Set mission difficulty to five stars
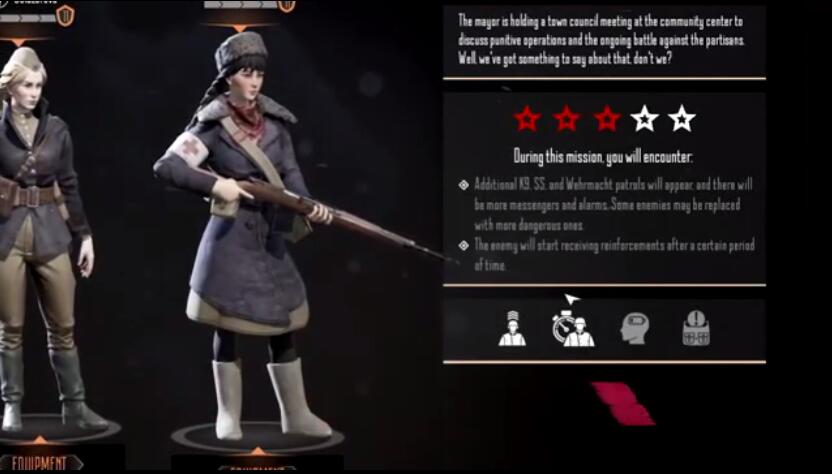 pyautogui.click(x=681, y=119)
